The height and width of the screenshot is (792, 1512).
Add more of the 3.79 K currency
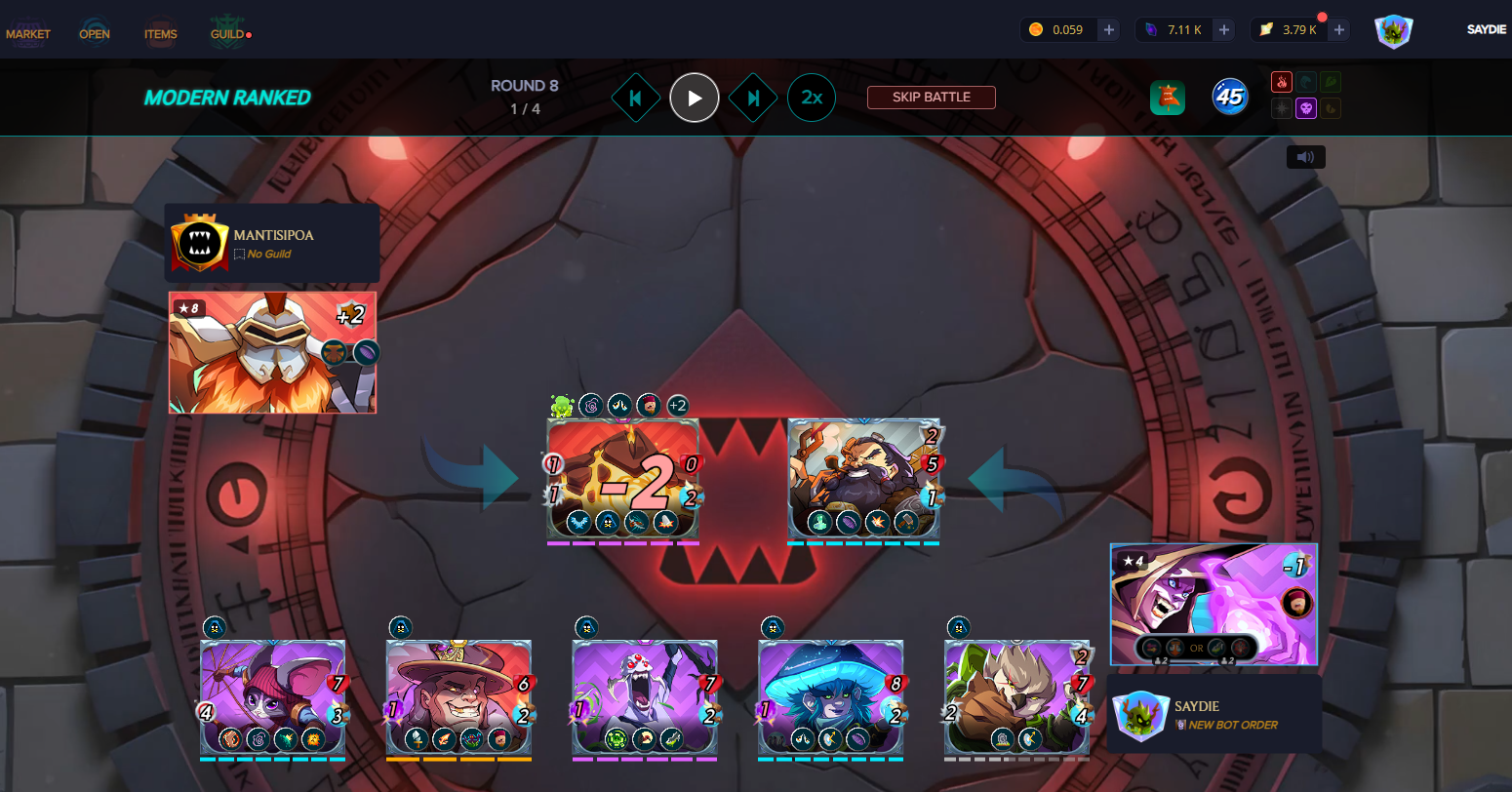tap(1339, 30)
